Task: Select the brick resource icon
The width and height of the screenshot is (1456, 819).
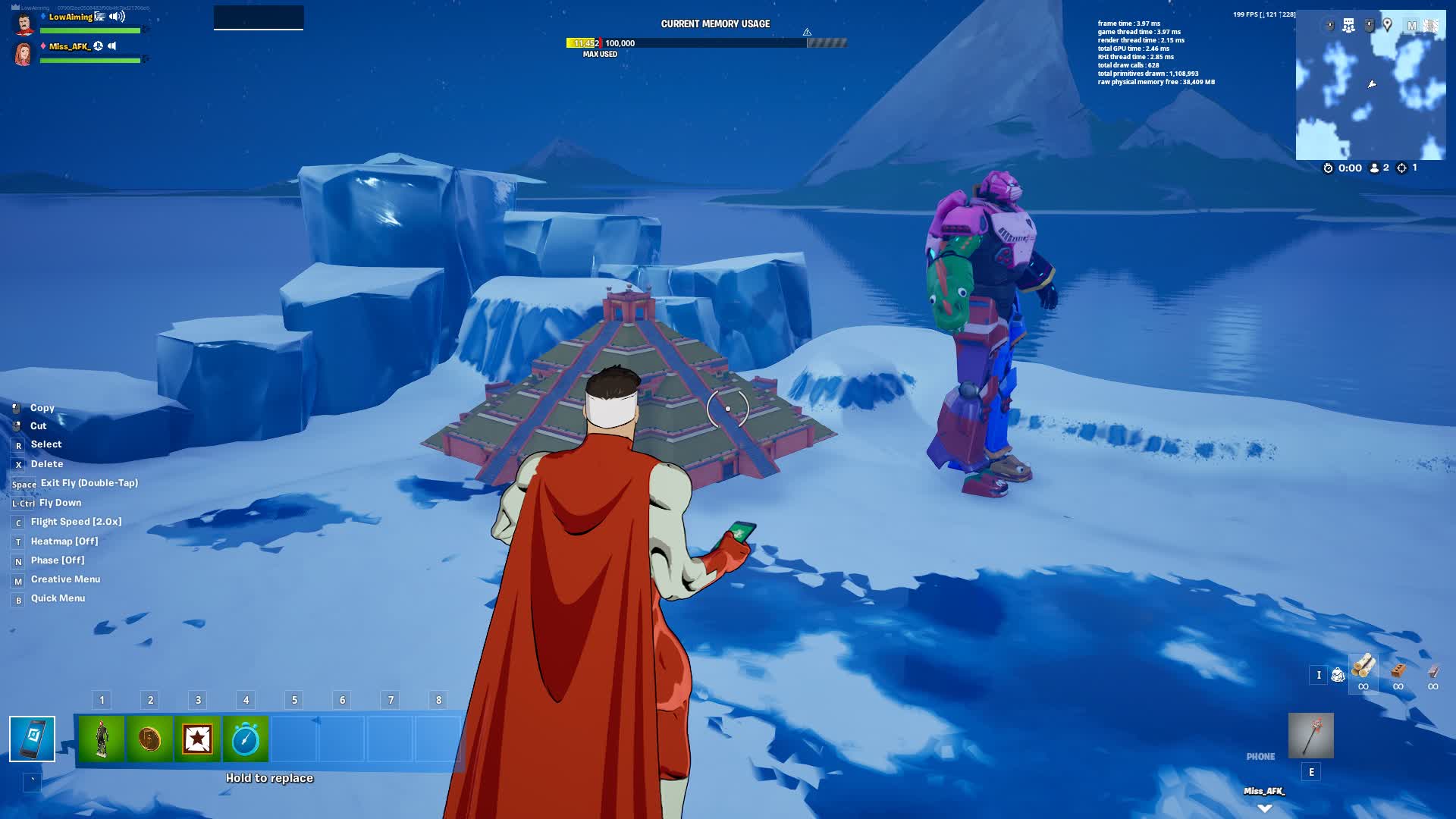Action: coord(1398,670)
